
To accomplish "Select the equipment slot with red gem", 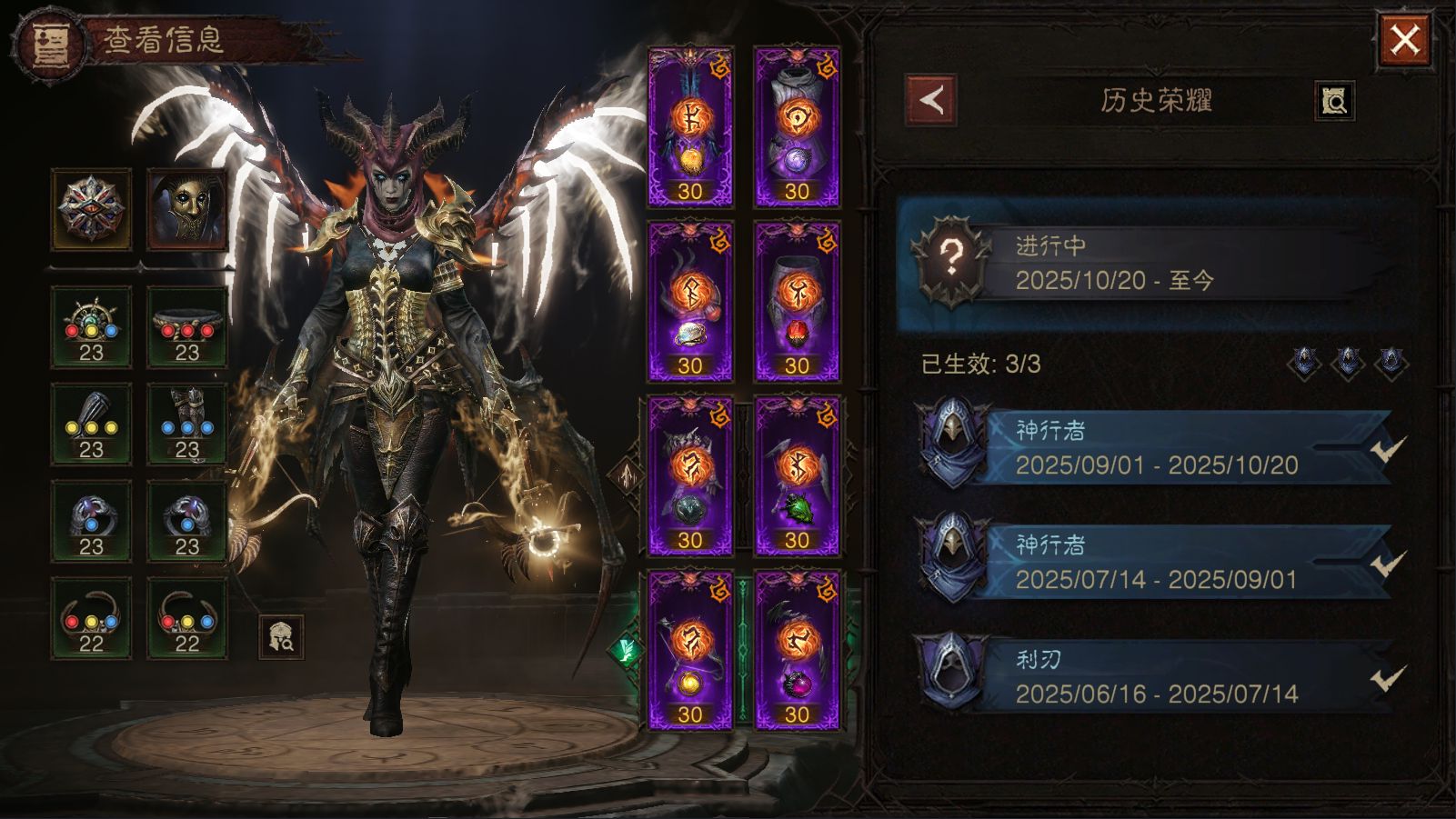I will [x=797, y=302].
